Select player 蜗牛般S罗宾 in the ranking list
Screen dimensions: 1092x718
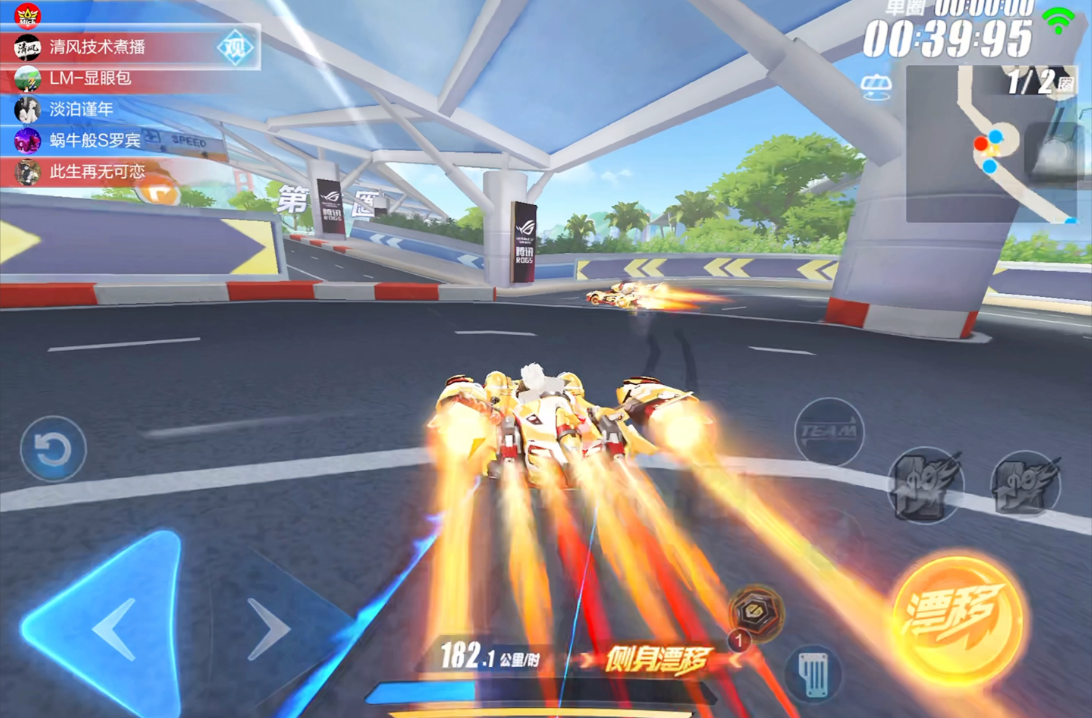point(95,140)
